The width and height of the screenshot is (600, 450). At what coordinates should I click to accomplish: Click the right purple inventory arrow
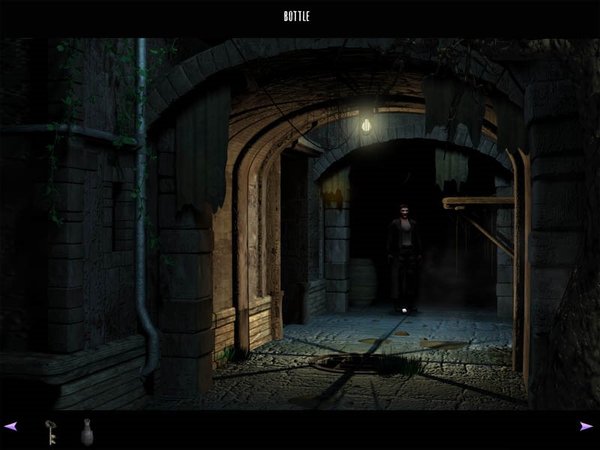tap(586, 426)
